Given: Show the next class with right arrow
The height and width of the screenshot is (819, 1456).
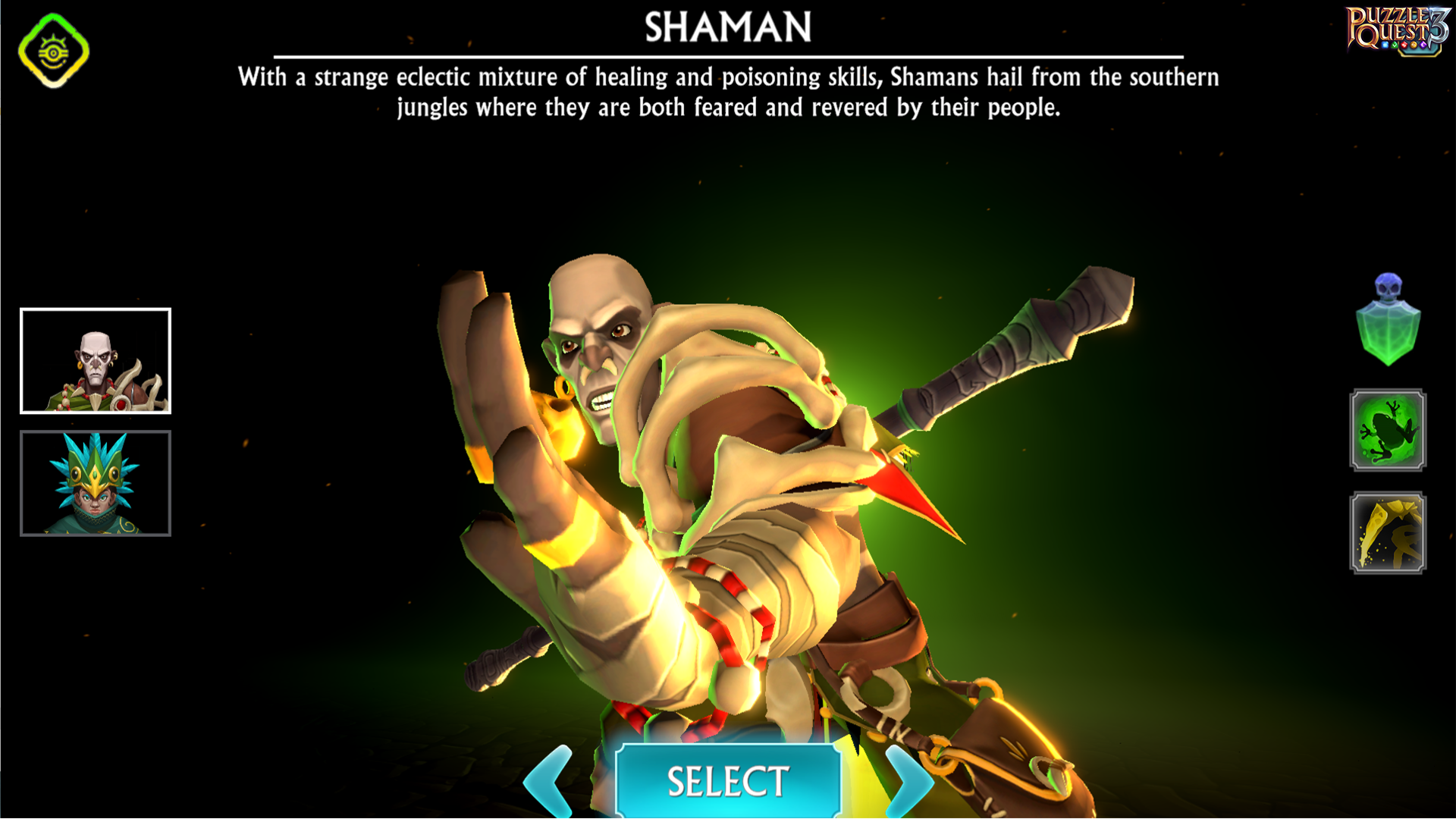Looking at the screenshot, I should pyautogui.click(x=906, y=783).
